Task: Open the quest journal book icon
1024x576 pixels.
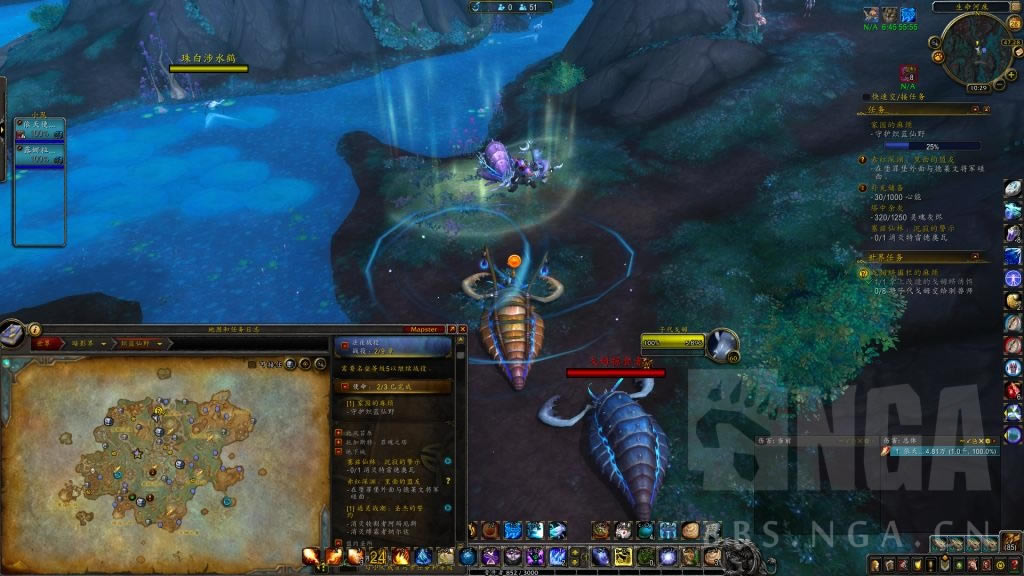Action: pos(12,334)
